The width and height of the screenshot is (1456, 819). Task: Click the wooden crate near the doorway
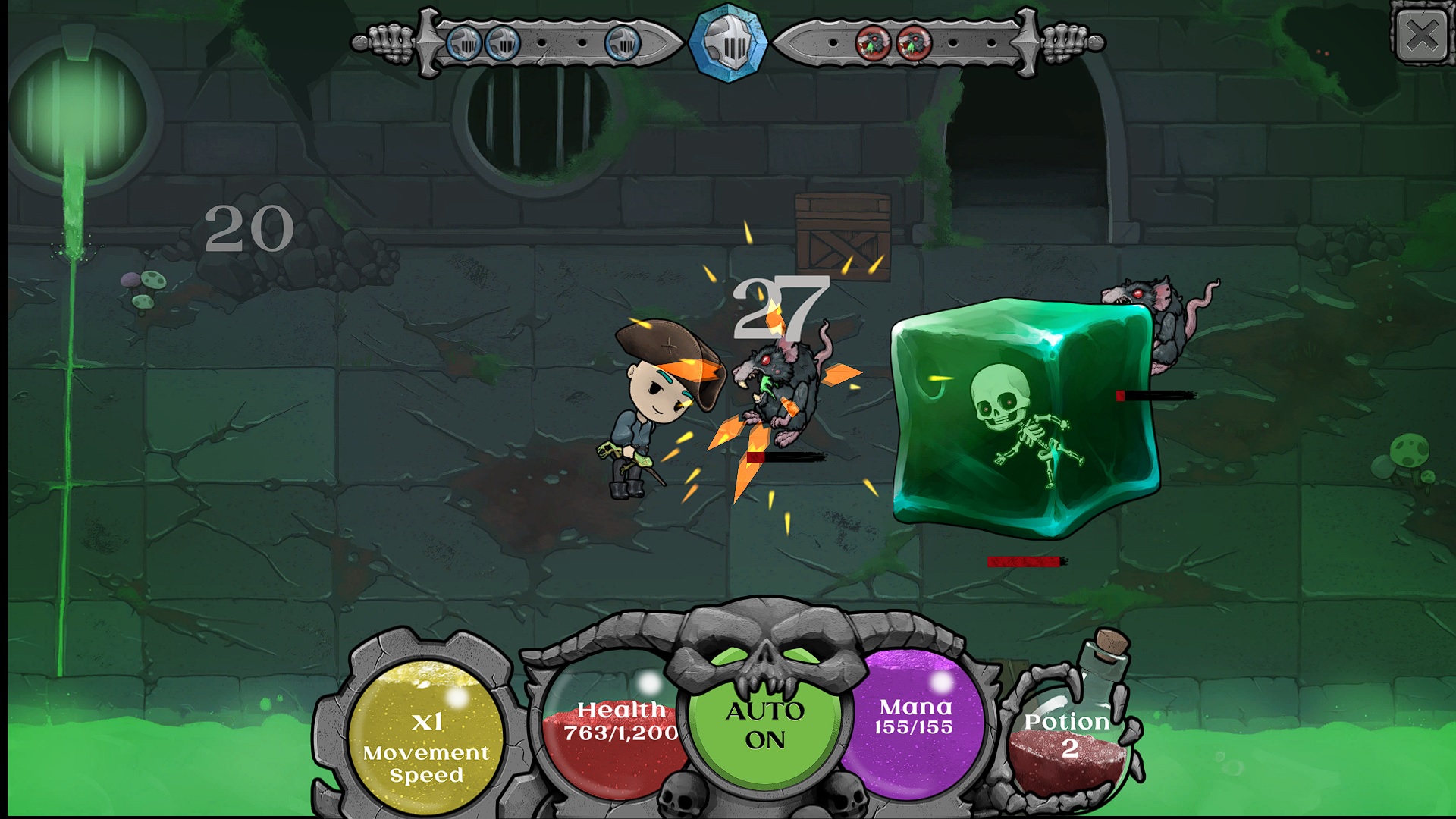842,235
